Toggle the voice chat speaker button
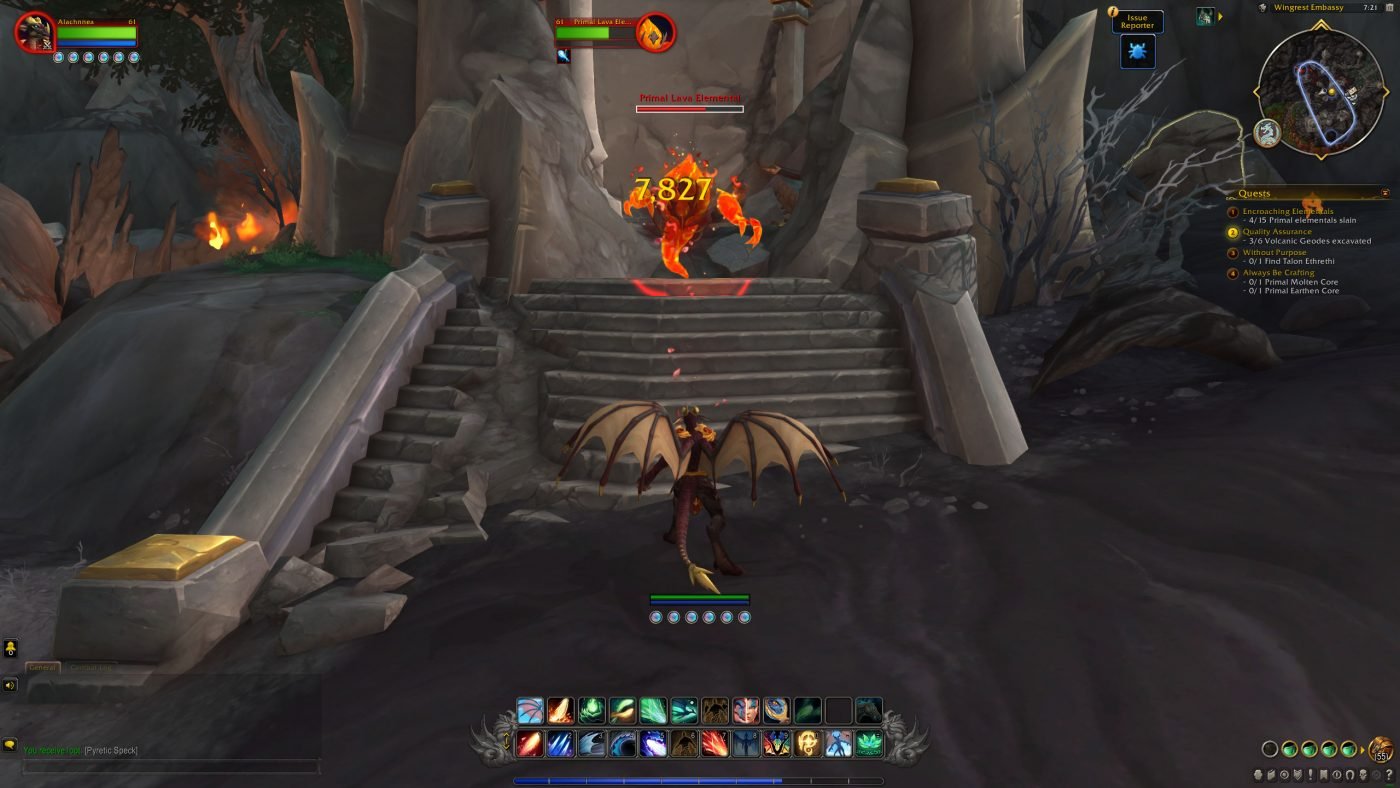Screen dimensions: 1400x788 [10, 685]
